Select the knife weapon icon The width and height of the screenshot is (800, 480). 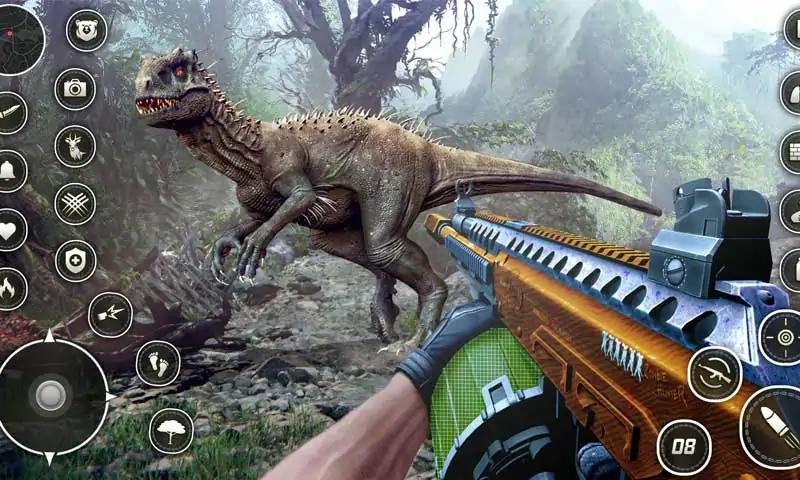[x=10, y=113]
